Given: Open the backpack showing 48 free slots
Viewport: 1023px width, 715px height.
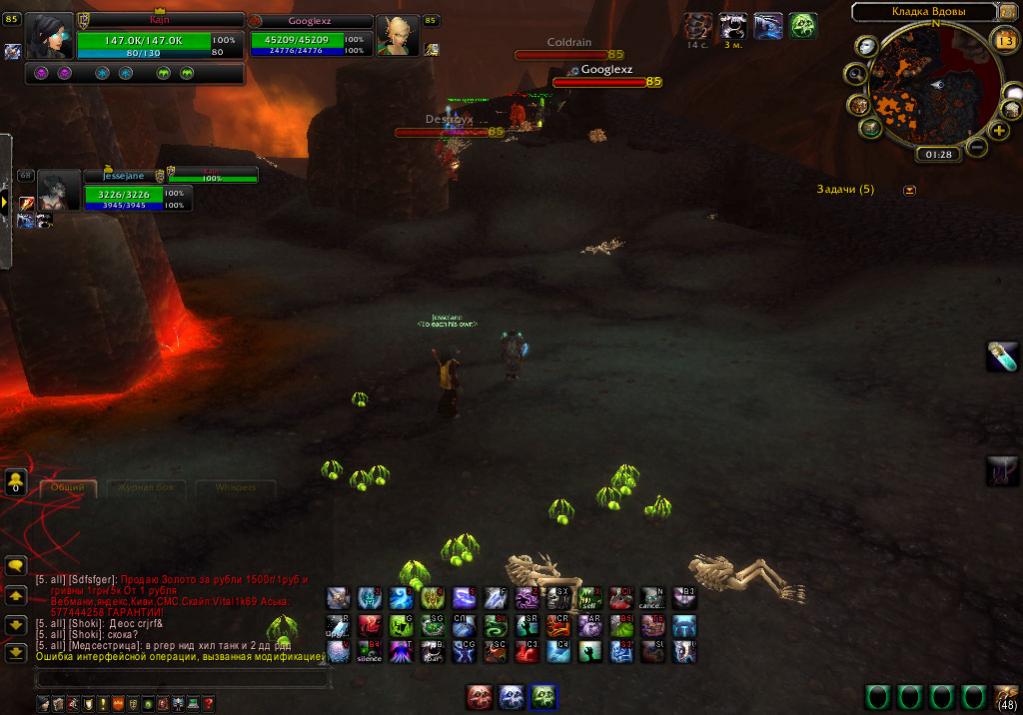Looking at the screenshot, I should [x=1006, y=696].
